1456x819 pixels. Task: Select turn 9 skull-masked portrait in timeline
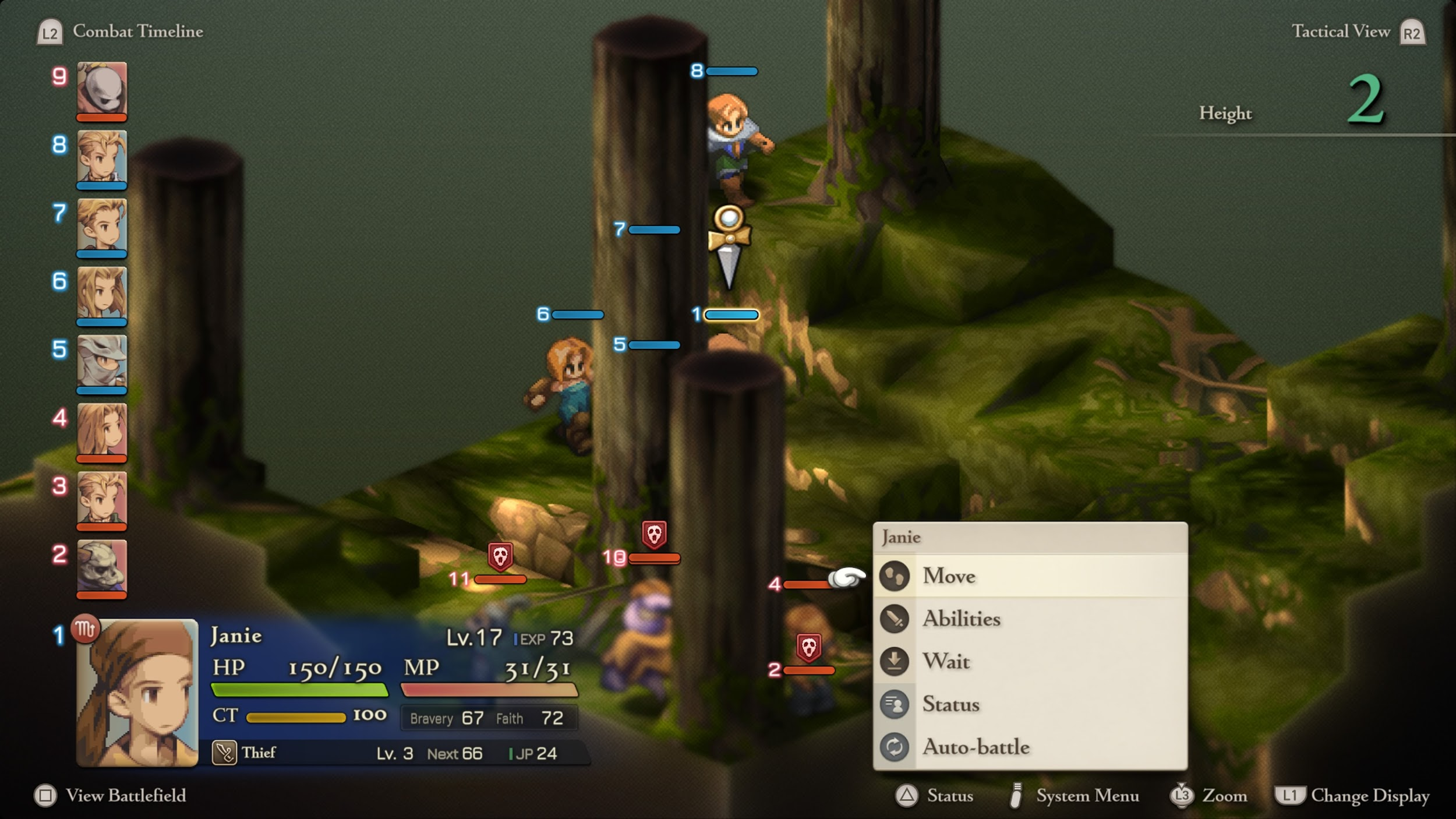point(102,89)
